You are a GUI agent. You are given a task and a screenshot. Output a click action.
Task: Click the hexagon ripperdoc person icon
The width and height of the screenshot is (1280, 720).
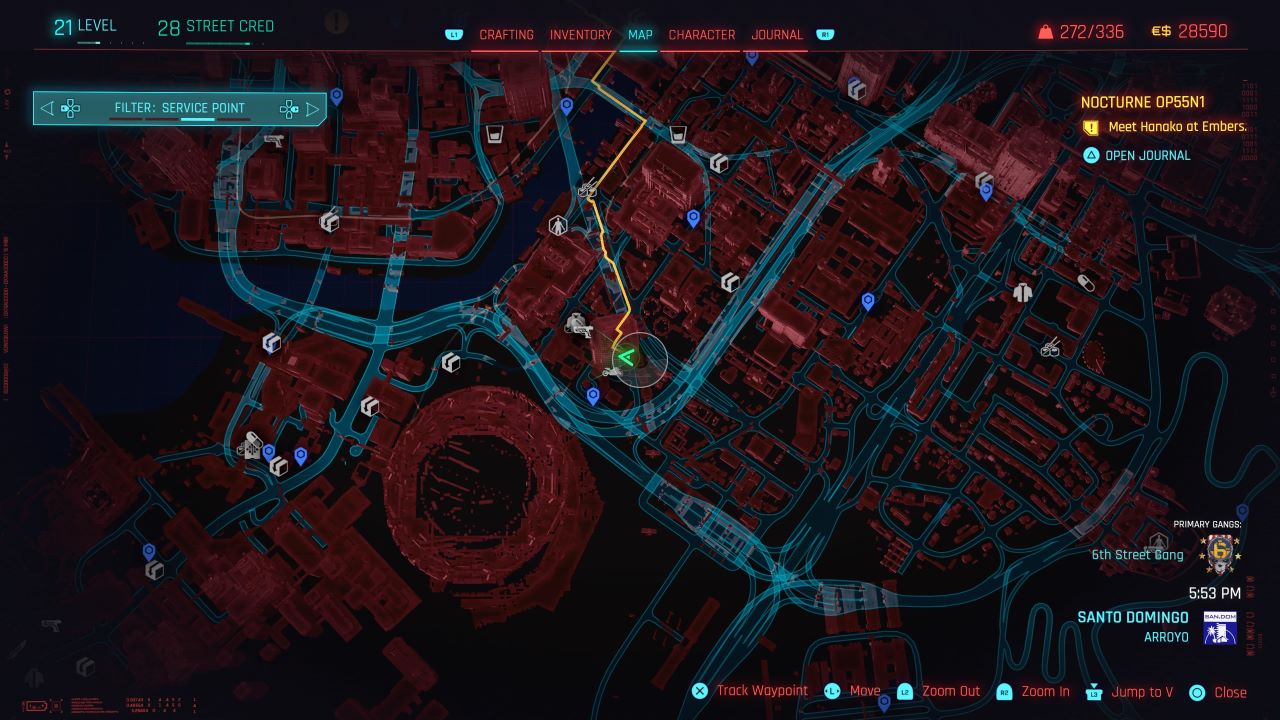[x=558, y=224]
